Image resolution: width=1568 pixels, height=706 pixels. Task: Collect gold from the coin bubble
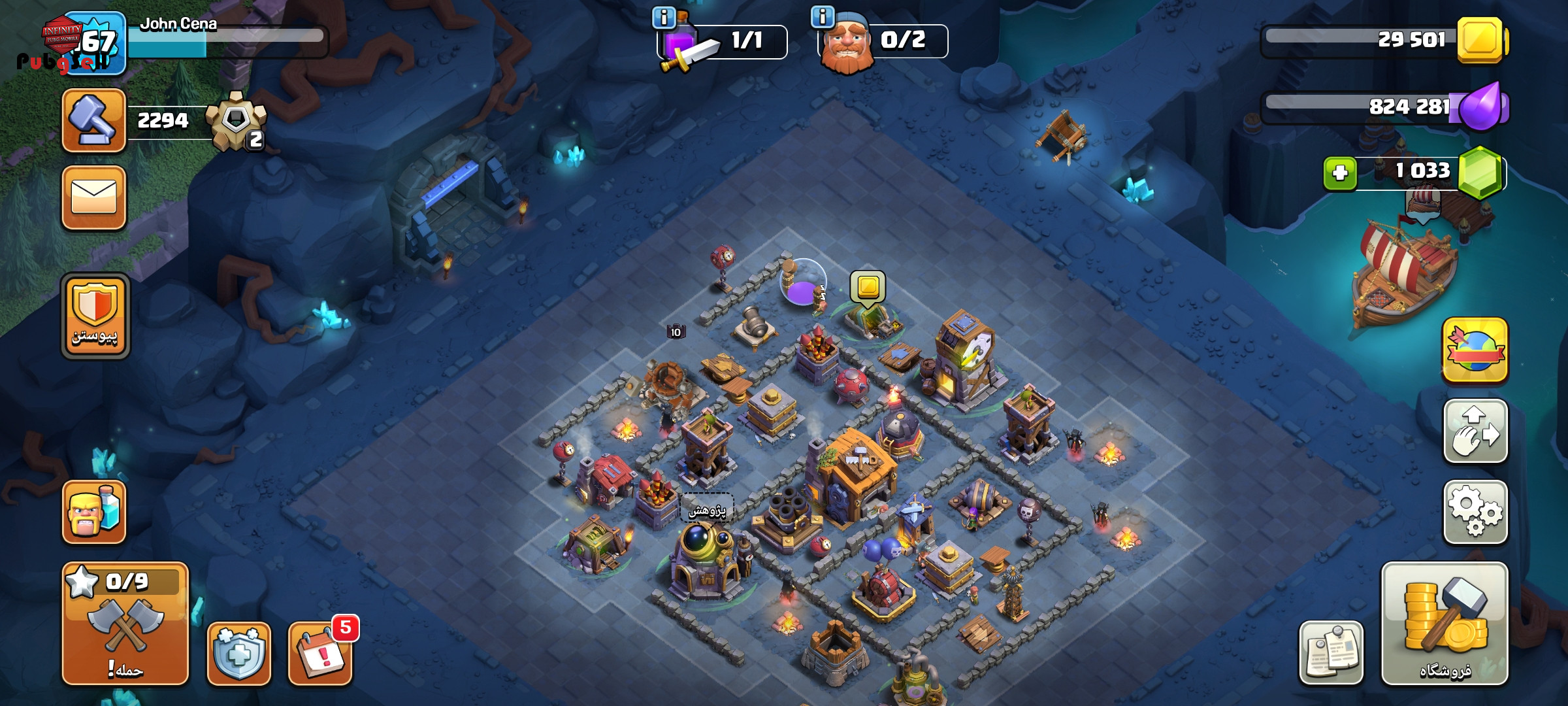tap(868, 288)
